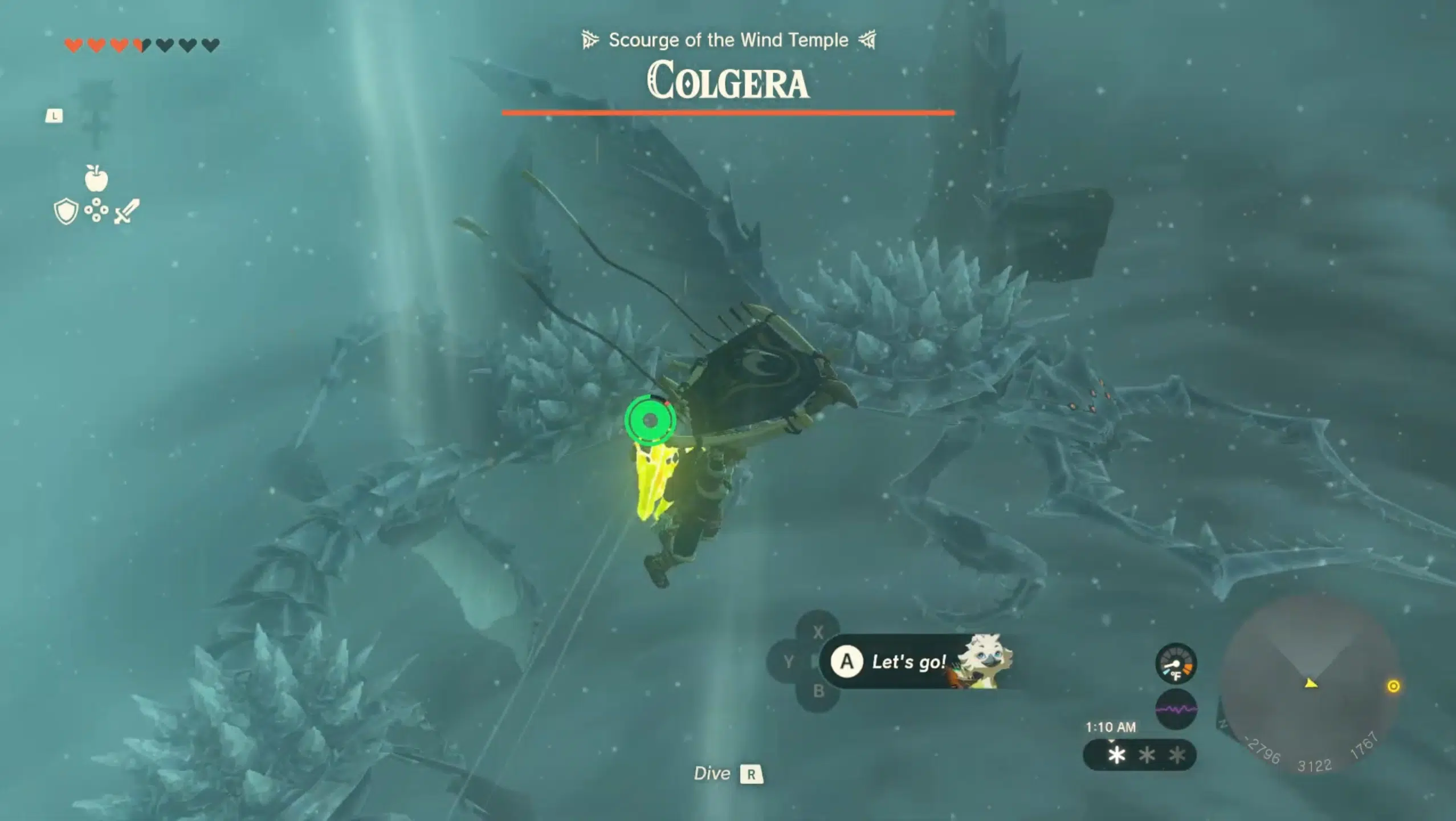Click the L button shoulder prompt
The image size is (1456, 821).
tap(55, 115)
